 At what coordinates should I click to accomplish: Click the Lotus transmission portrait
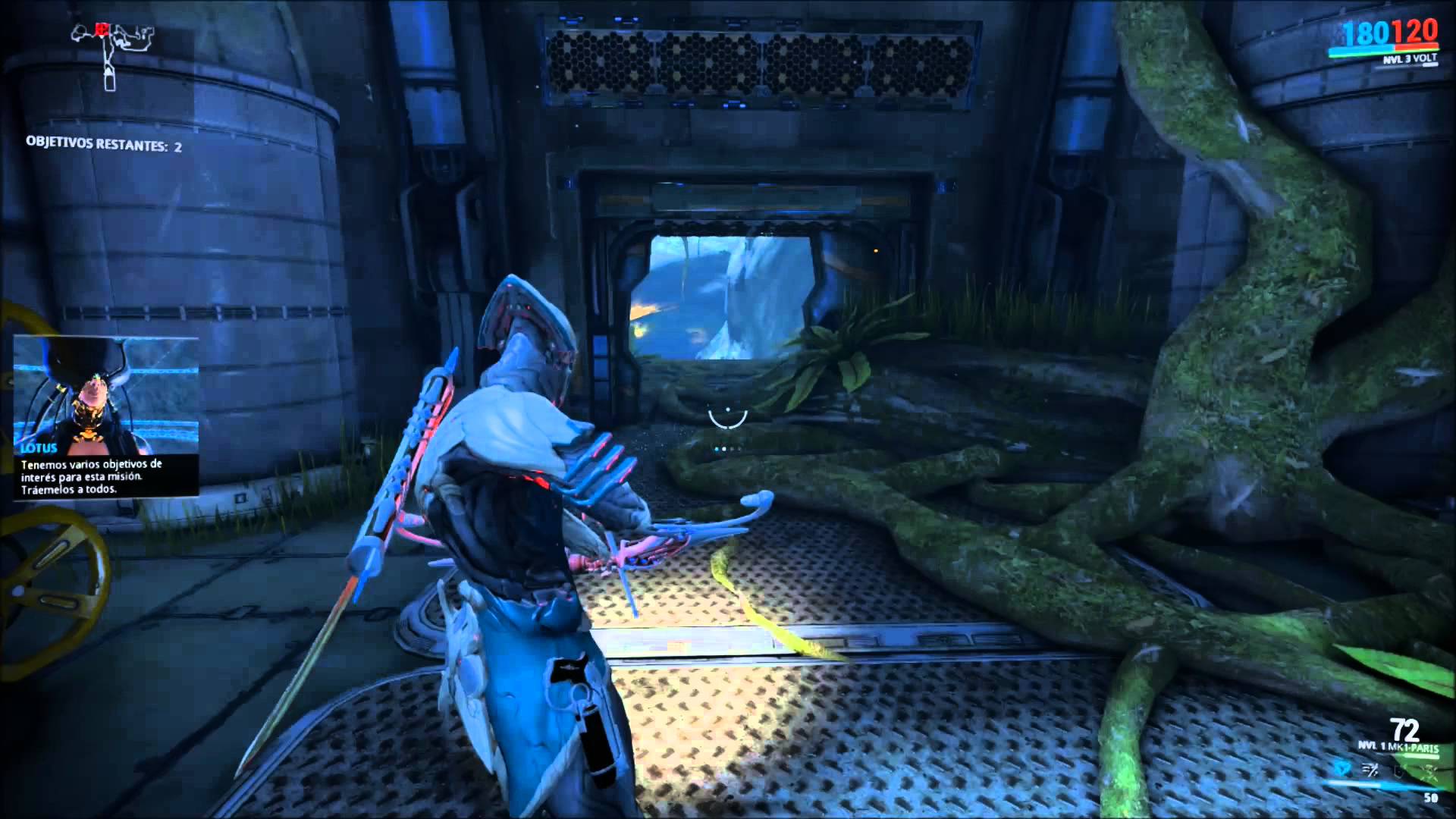(x=106, y=393)
